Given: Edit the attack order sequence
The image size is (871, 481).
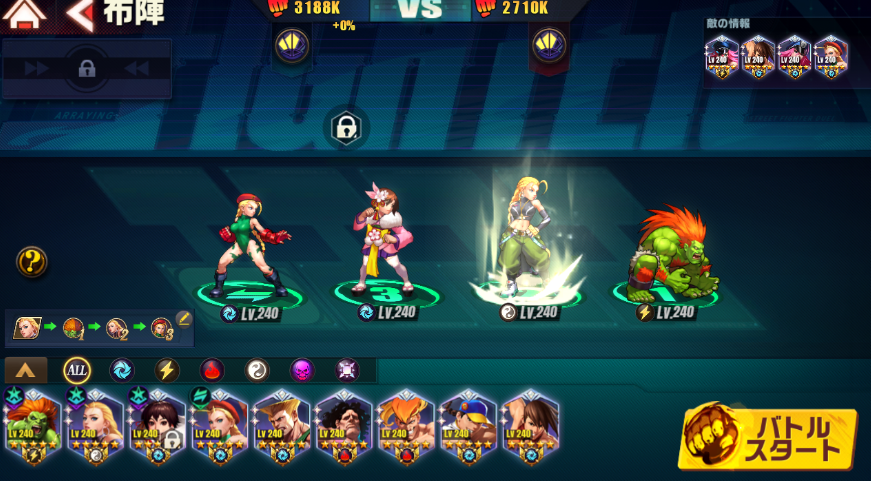Looking at the screenshot, I should (x=183, y=319).
